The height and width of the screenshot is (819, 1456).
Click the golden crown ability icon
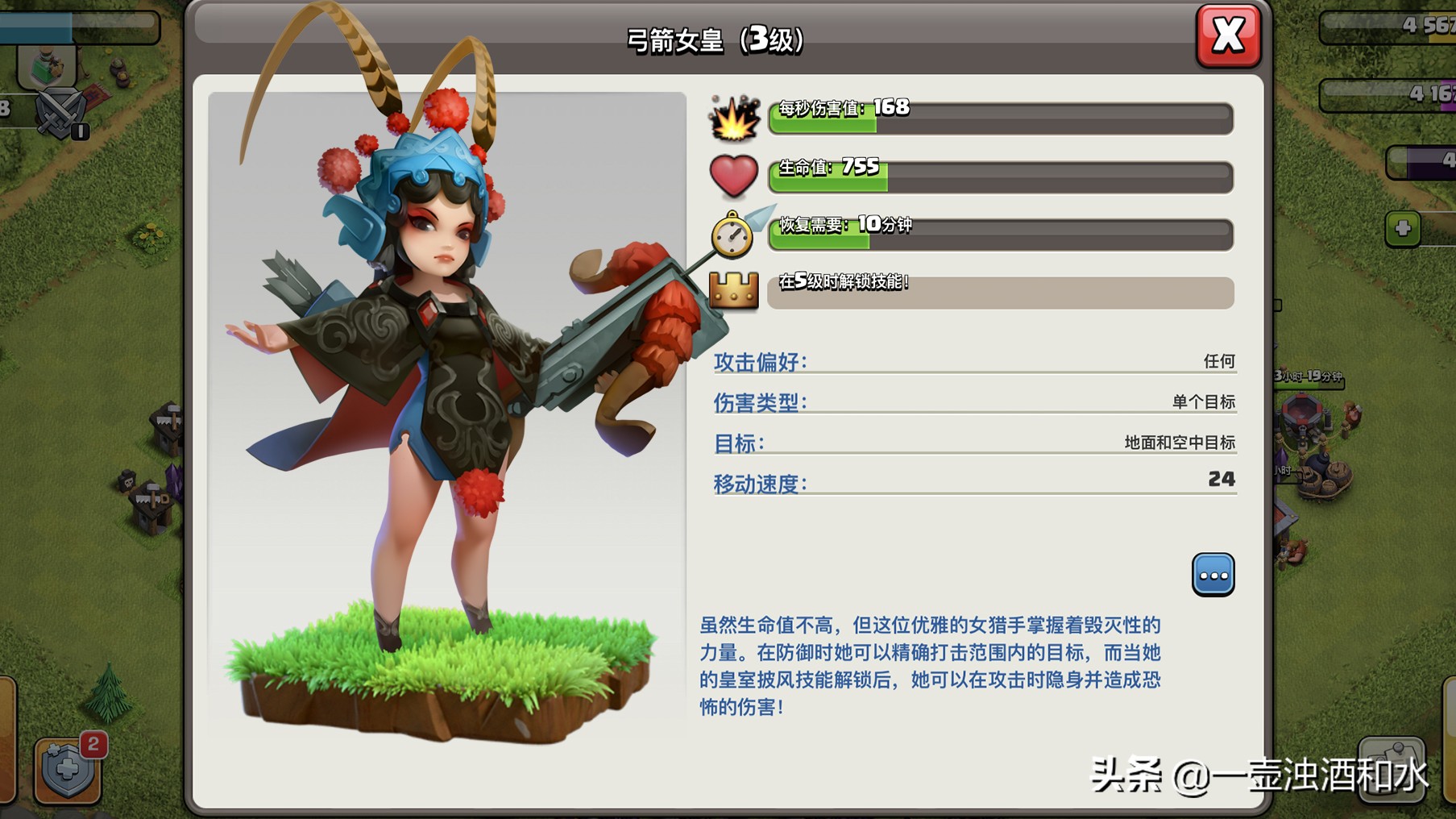736,292
